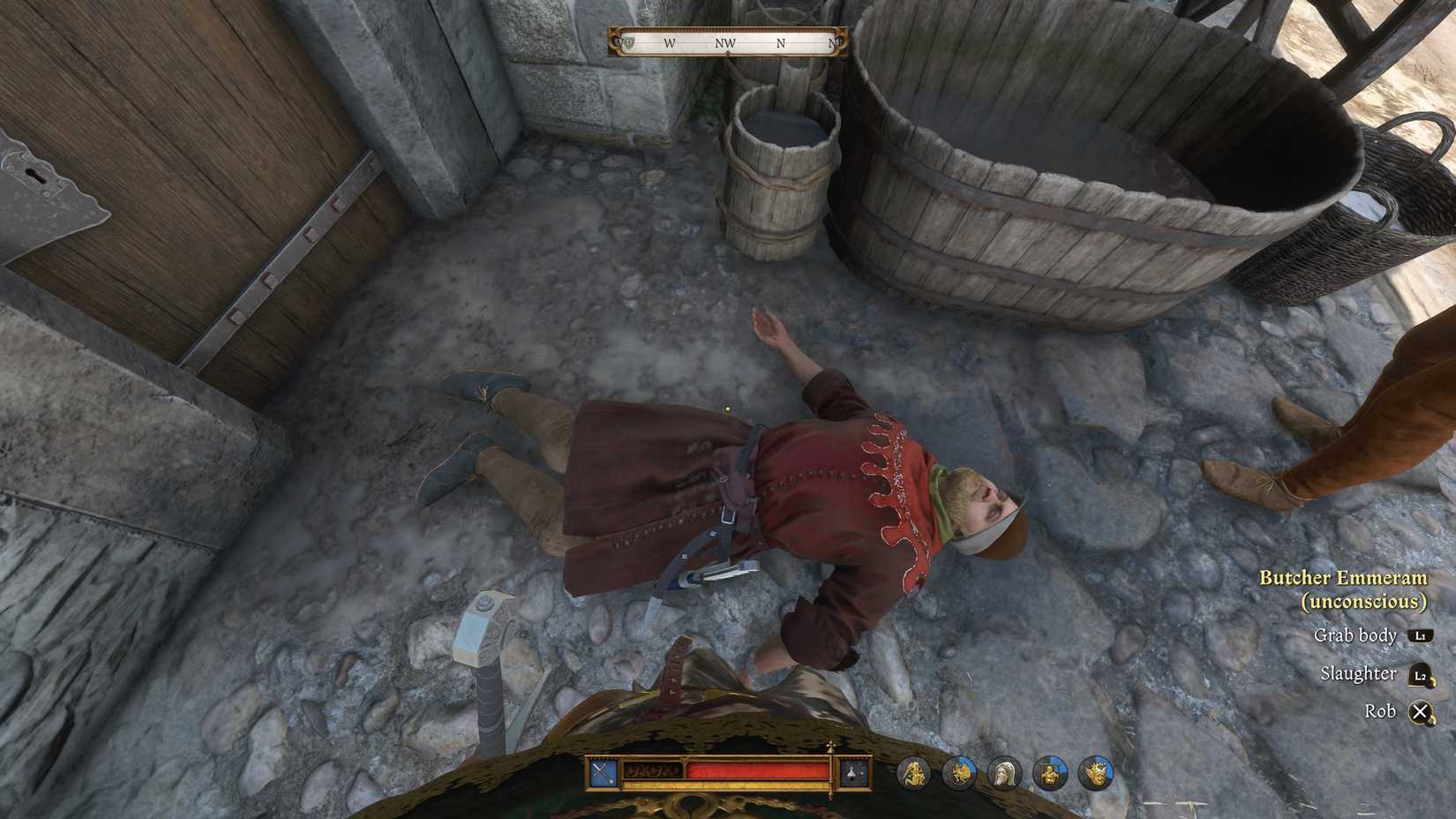
Task: Choose the Slaughter action
Action: [x=1360, y=672]
